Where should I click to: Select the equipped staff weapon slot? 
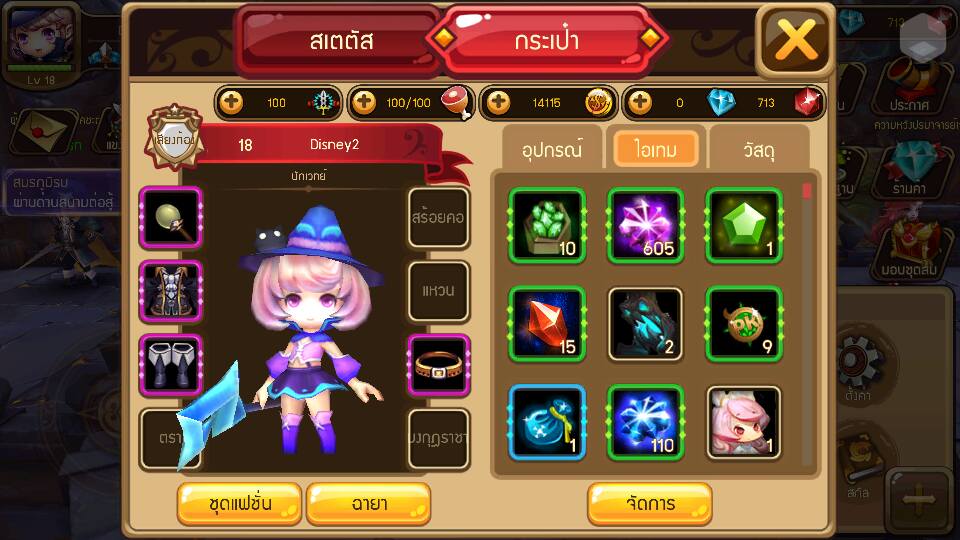click(x=171, y=217)
